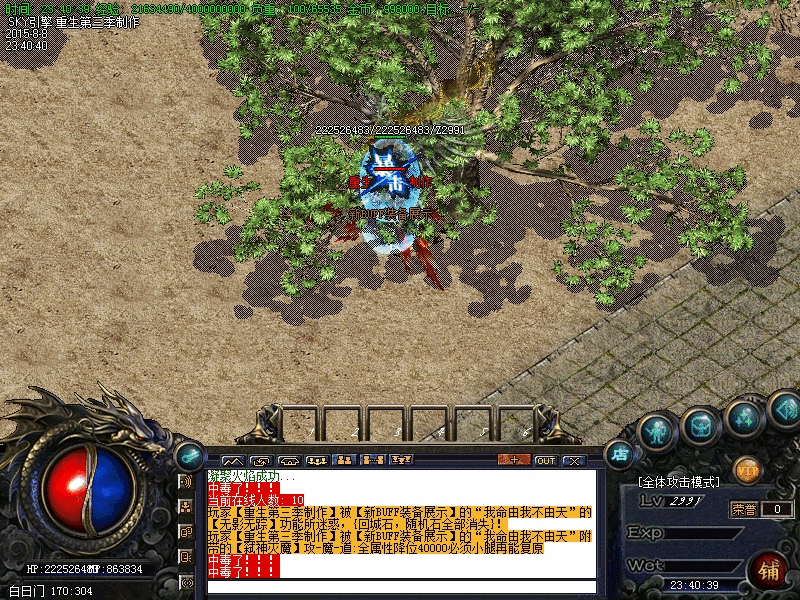Click the OUT button above chat

(545, 461)
